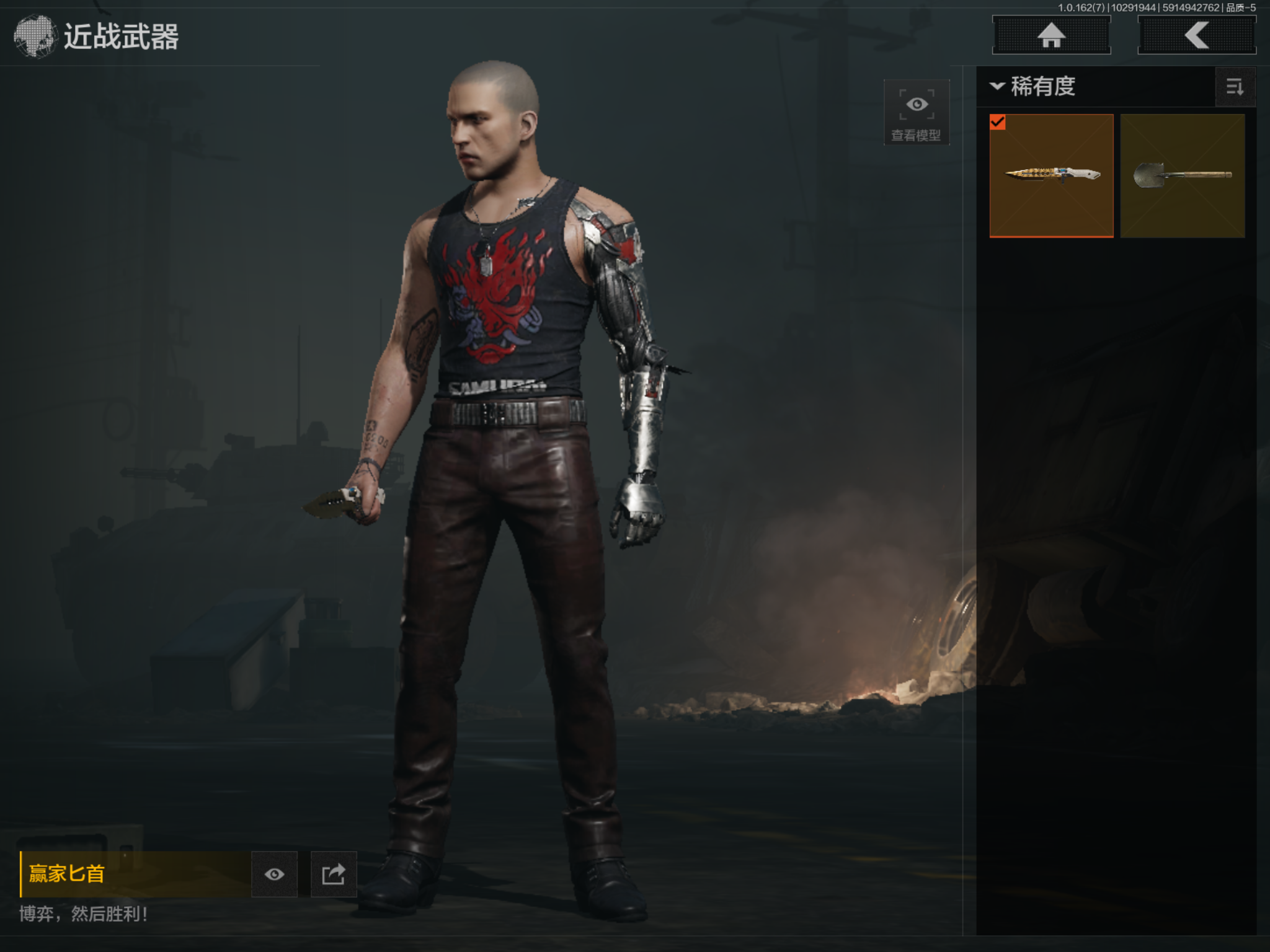Viewport: 1270px width, 952px height.
Task: Select the golden dagger weapon skin
Action: tap(1051, 175)
